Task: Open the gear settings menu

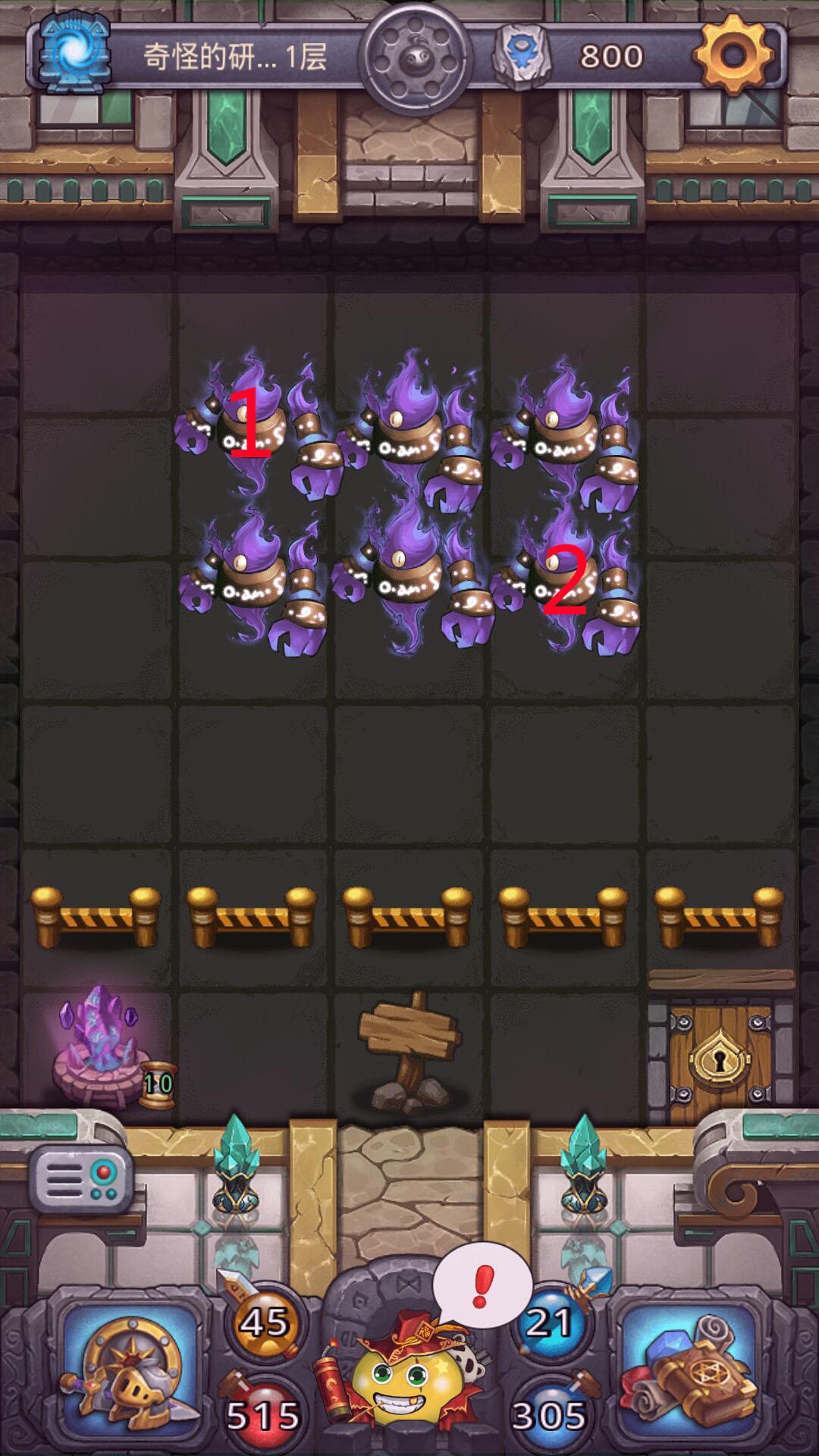Action: pyautogui.click(x=733, y=55)
